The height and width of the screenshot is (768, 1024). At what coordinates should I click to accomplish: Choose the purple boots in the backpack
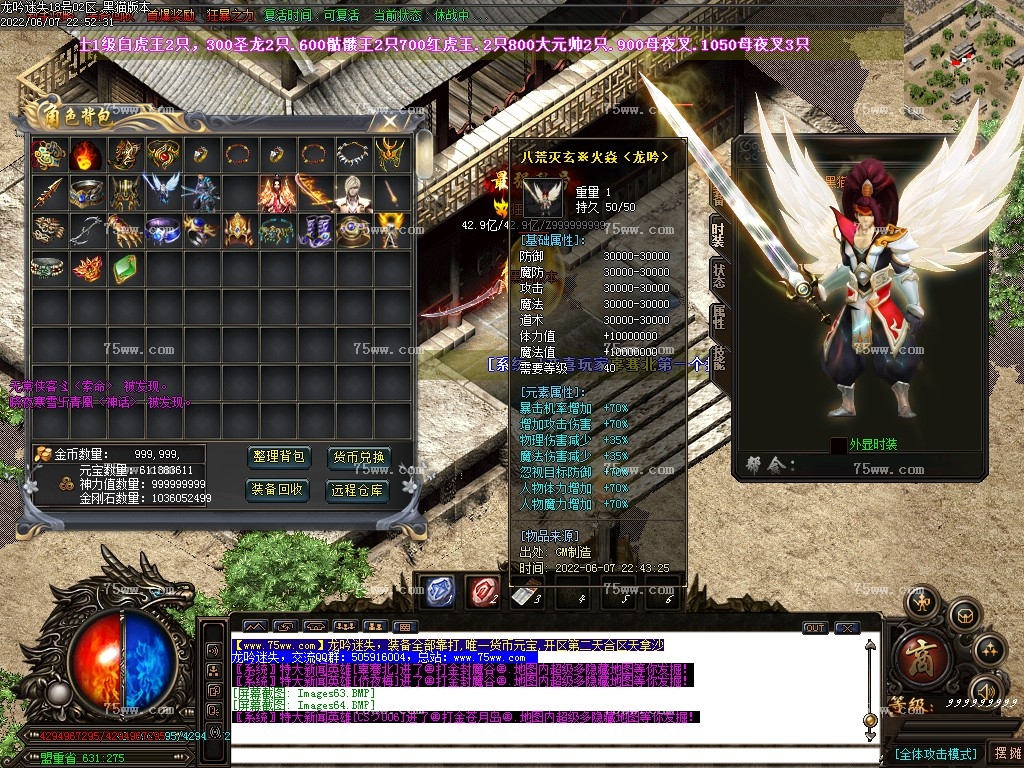click(313, 229)
